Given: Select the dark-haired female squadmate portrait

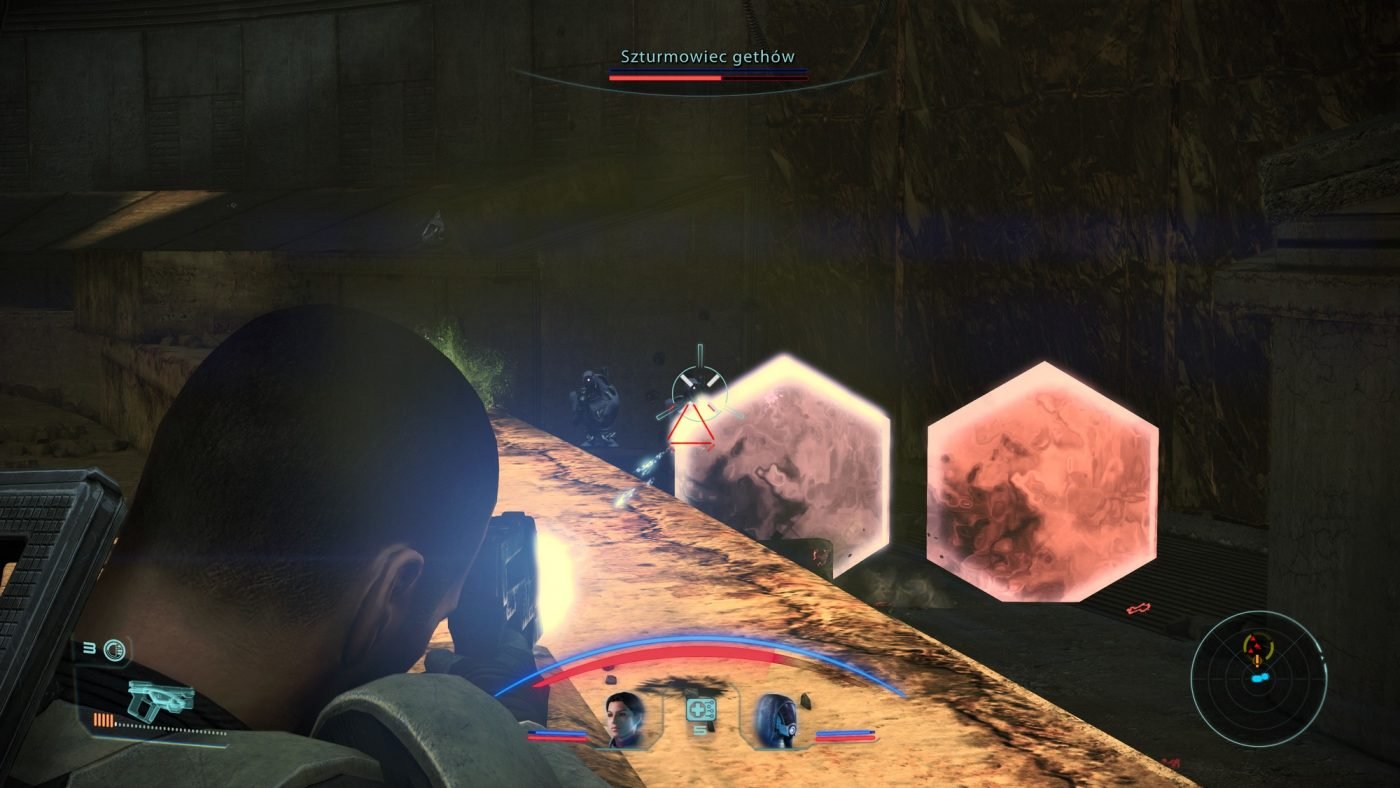Looking at the screenshot, I should pos(623,718).
